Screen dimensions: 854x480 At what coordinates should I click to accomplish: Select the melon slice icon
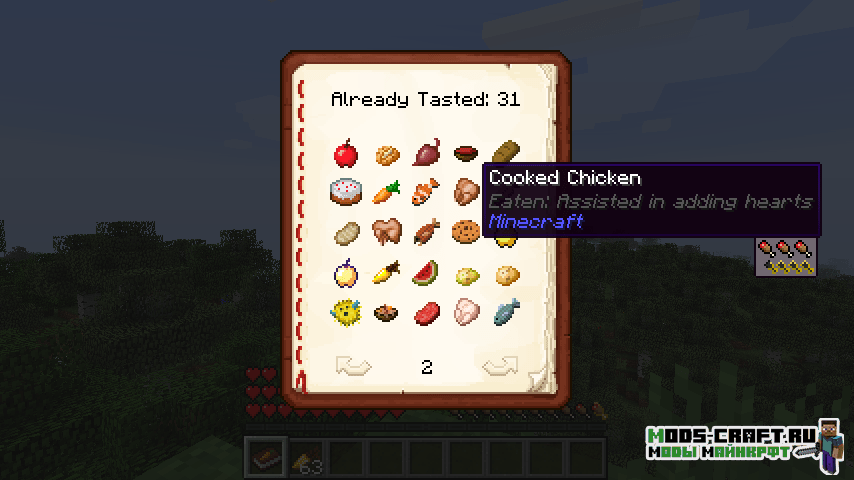coord(424,272)
